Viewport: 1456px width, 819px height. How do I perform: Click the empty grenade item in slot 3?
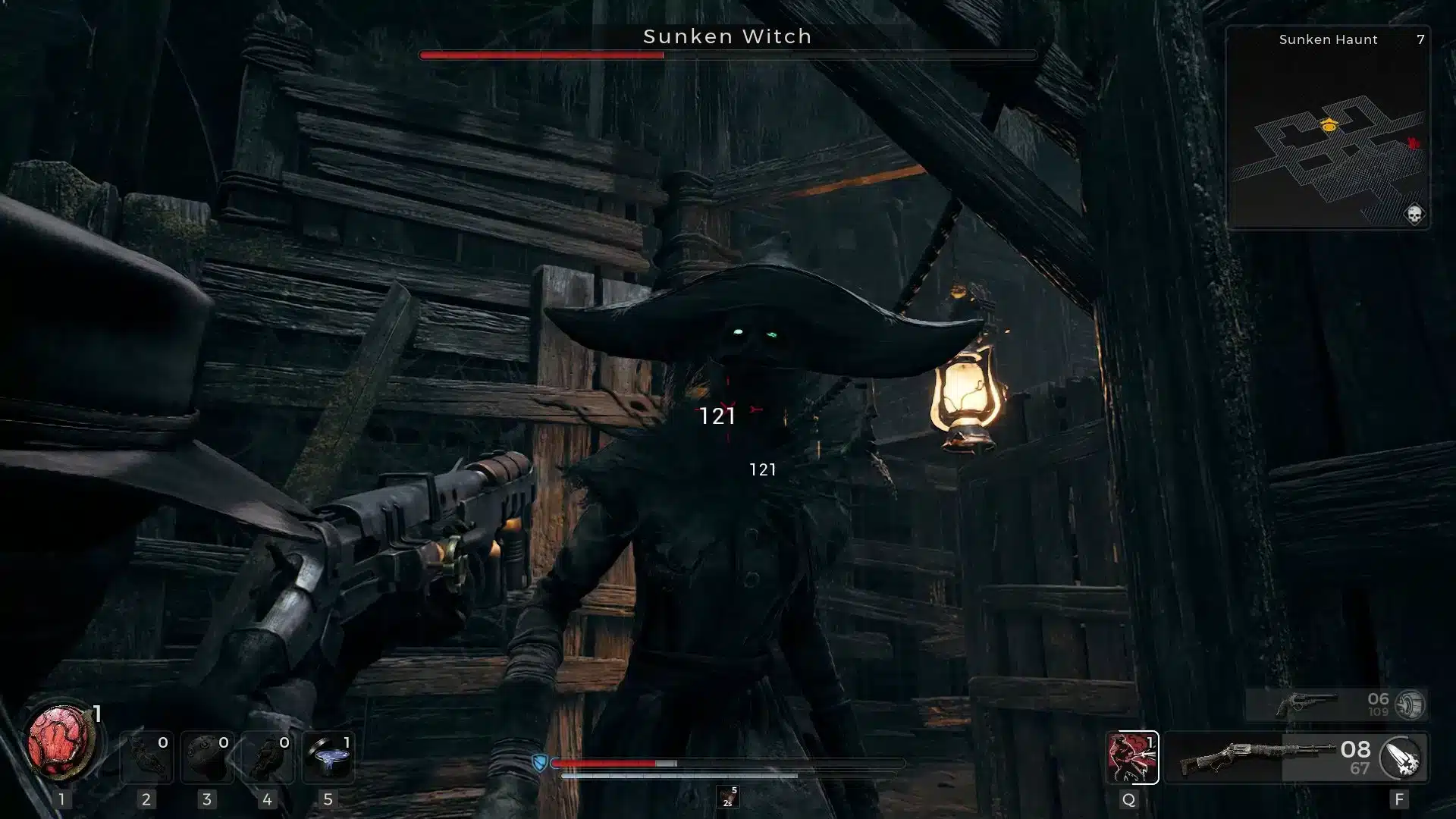(207, 758)
